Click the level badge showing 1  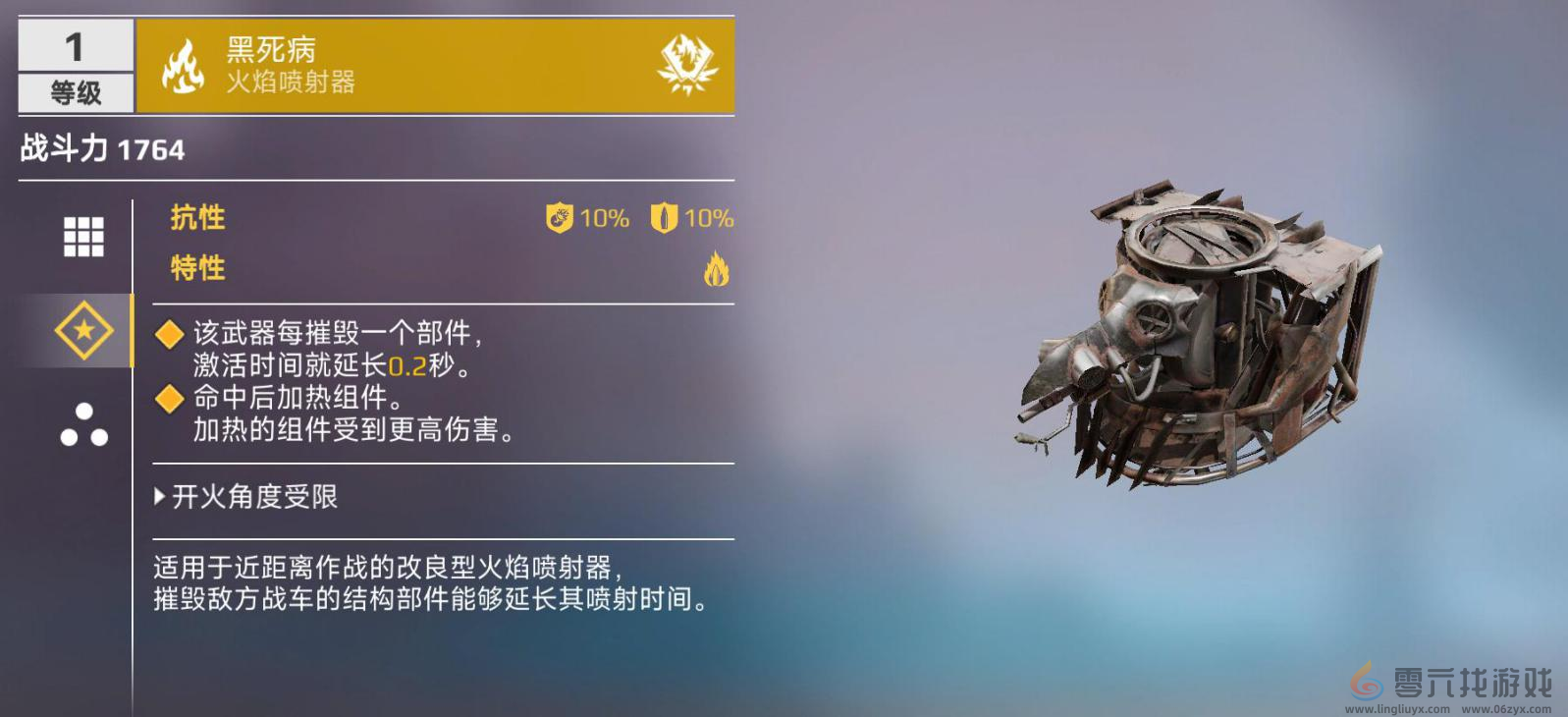(74, 44)
